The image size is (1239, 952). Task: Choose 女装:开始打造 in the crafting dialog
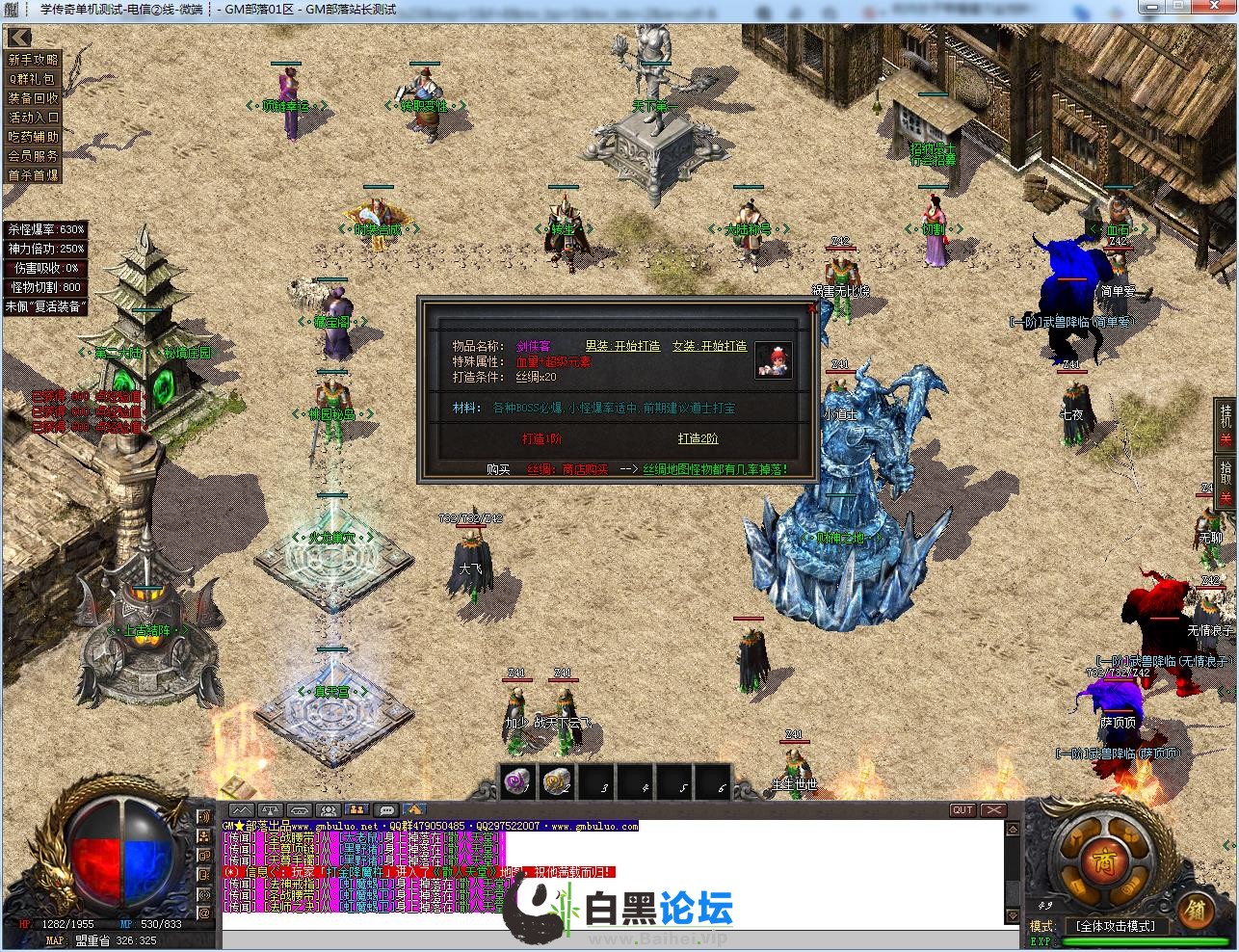click(x=709, y=346)
